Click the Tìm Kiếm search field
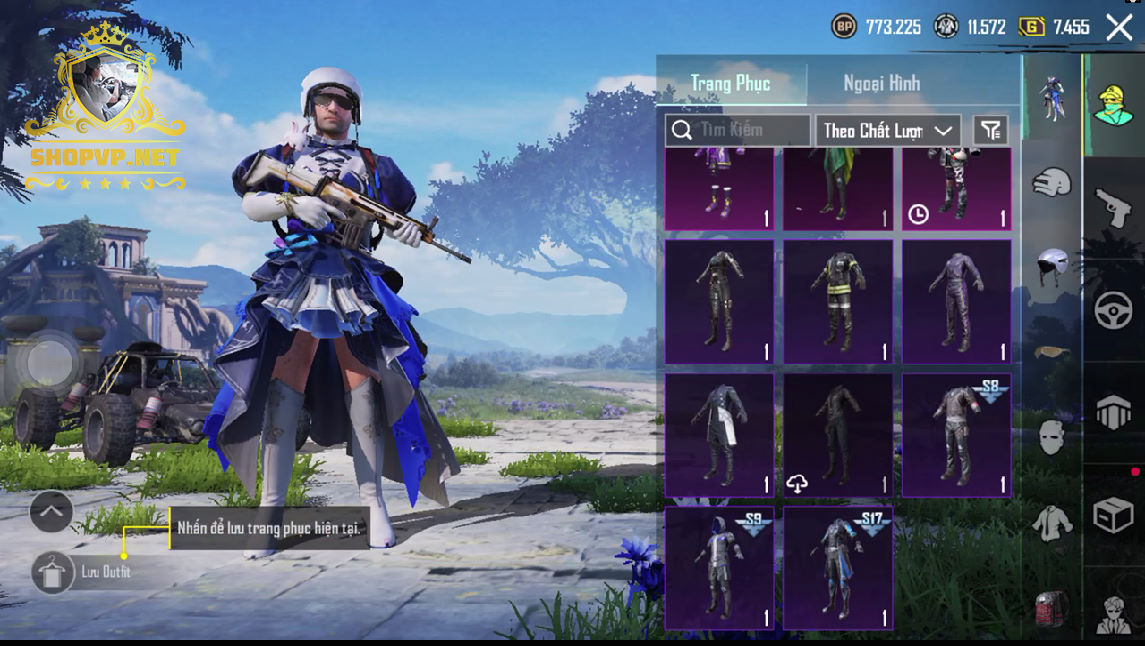This screenshot has height=646, width=1145. pyautogui.click(x=739, y=130)
